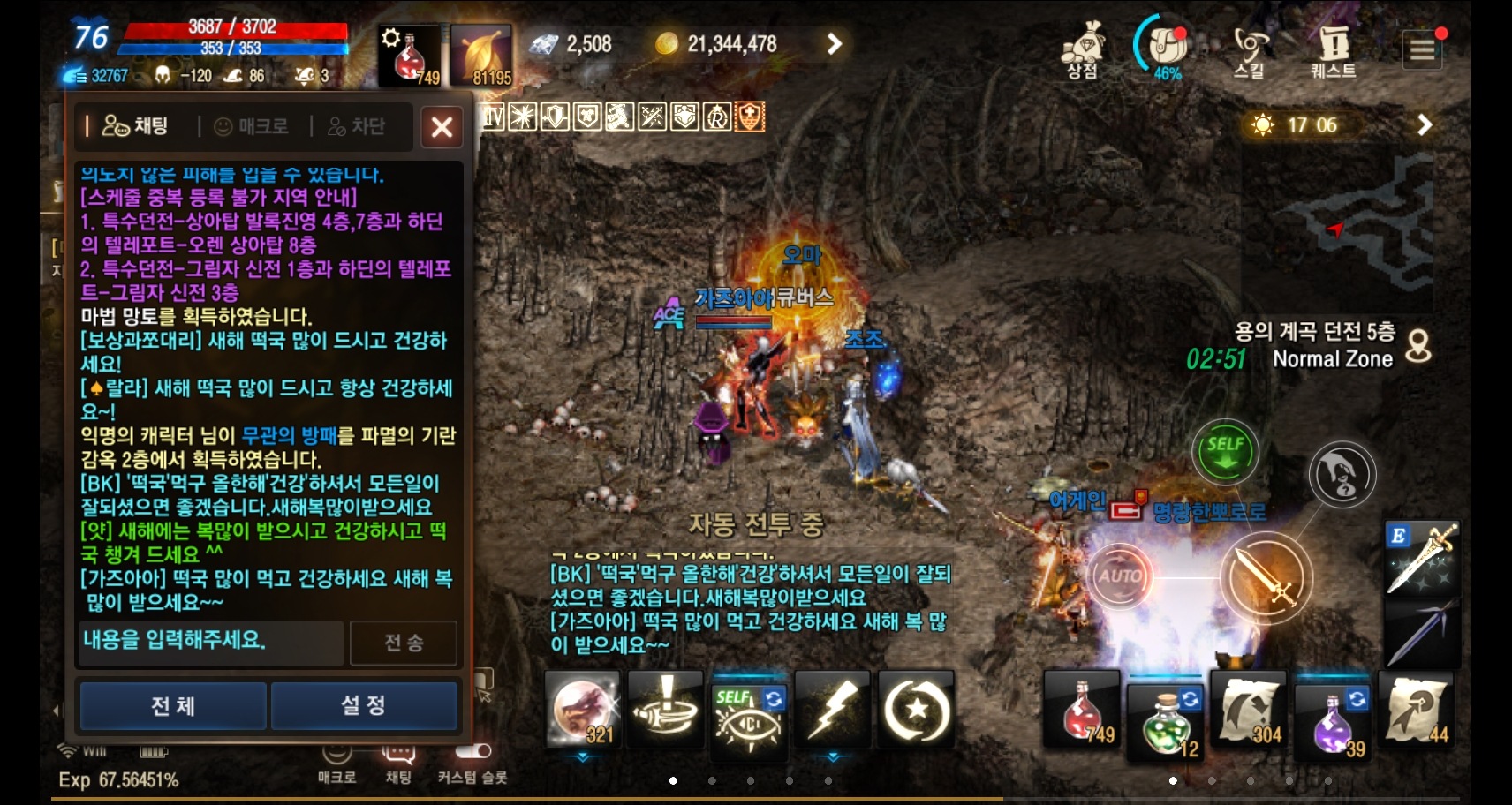1512x805 pixels.
Task: Cast the dragon orb skill showing 321
Action: pos(581,709)
